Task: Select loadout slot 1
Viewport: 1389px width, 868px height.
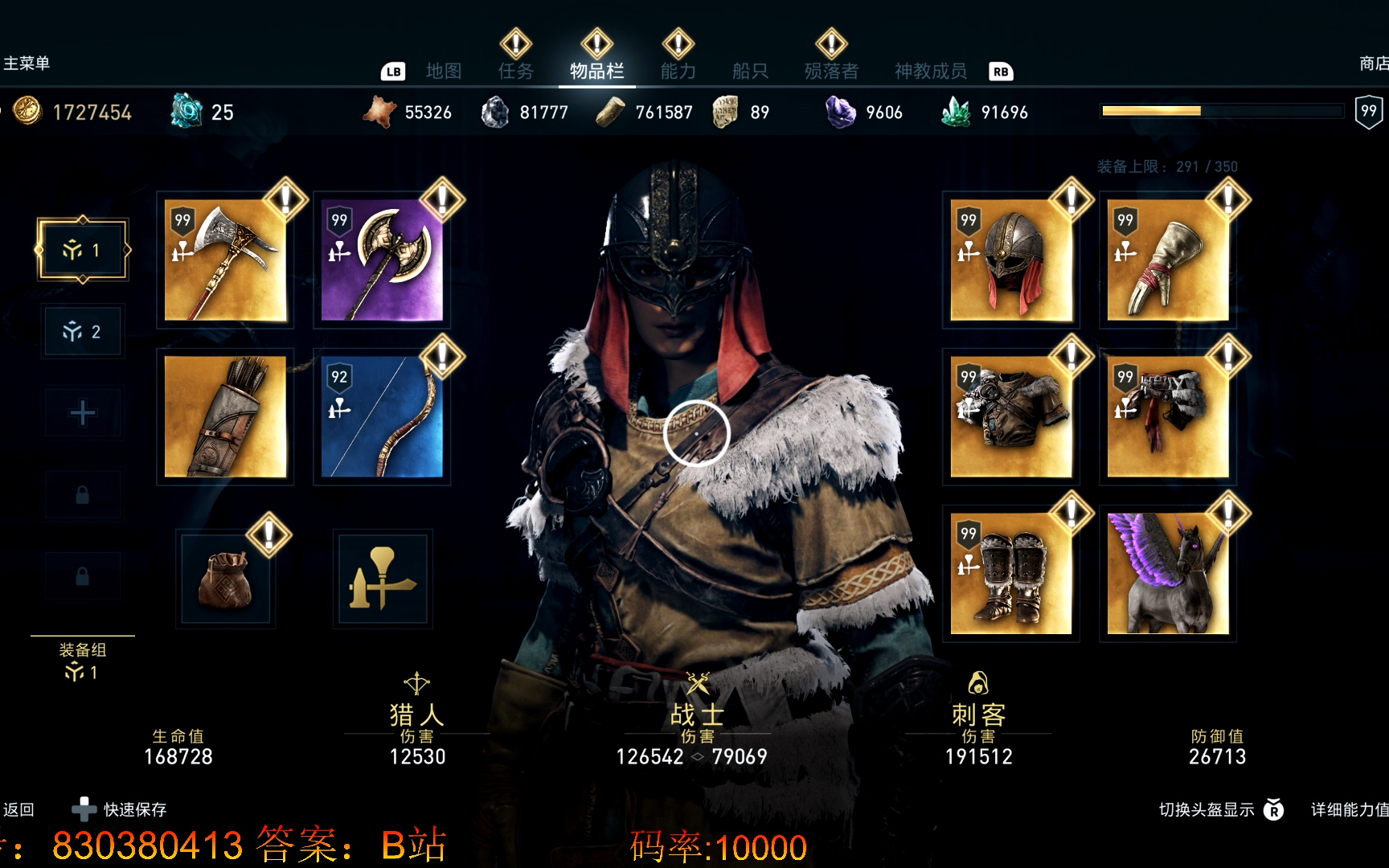Action: click(x=82, y=250)
